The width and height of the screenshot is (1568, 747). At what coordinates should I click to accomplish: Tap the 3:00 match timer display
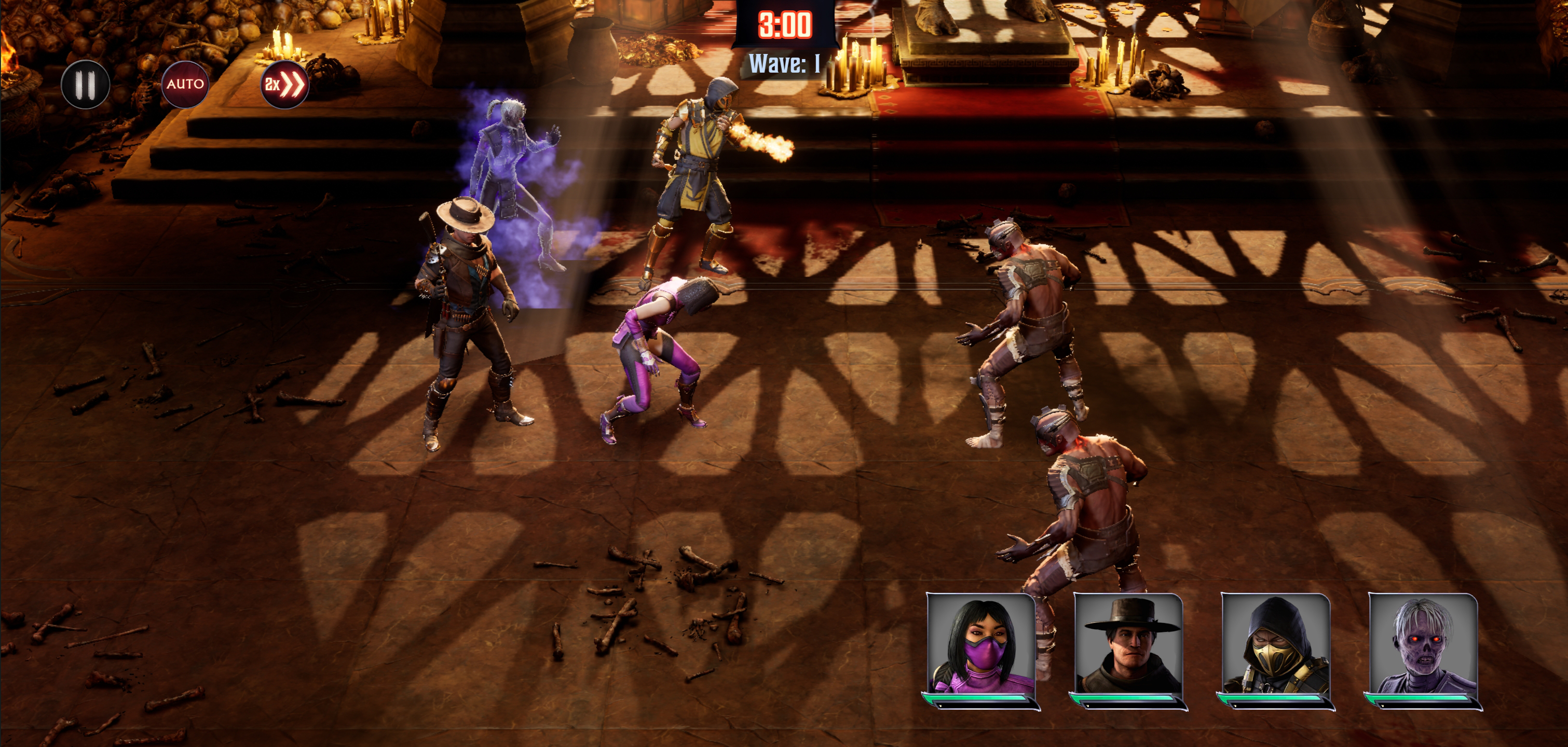coord(785,24)
